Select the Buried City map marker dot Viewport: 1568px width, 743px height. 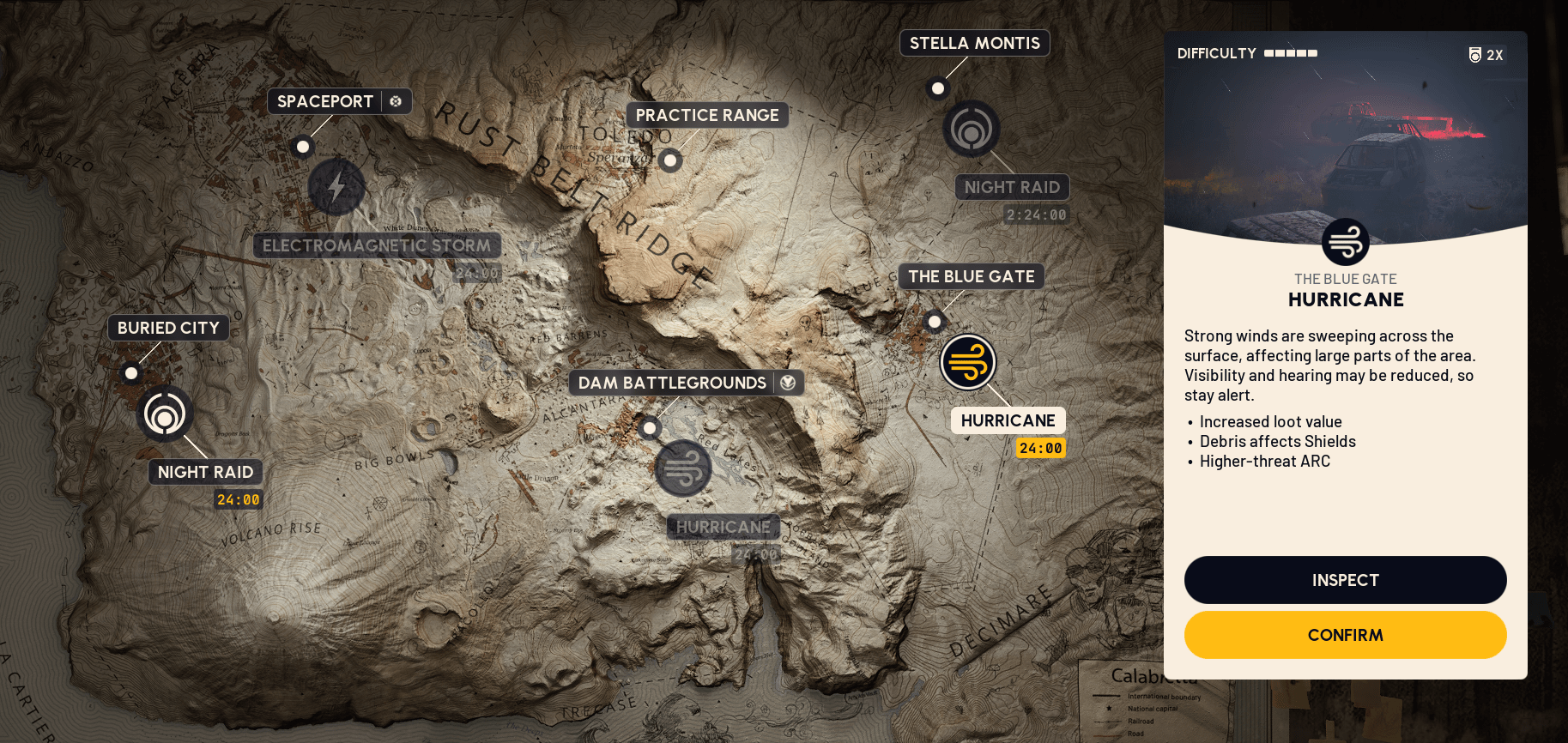[x=130, y=373]
